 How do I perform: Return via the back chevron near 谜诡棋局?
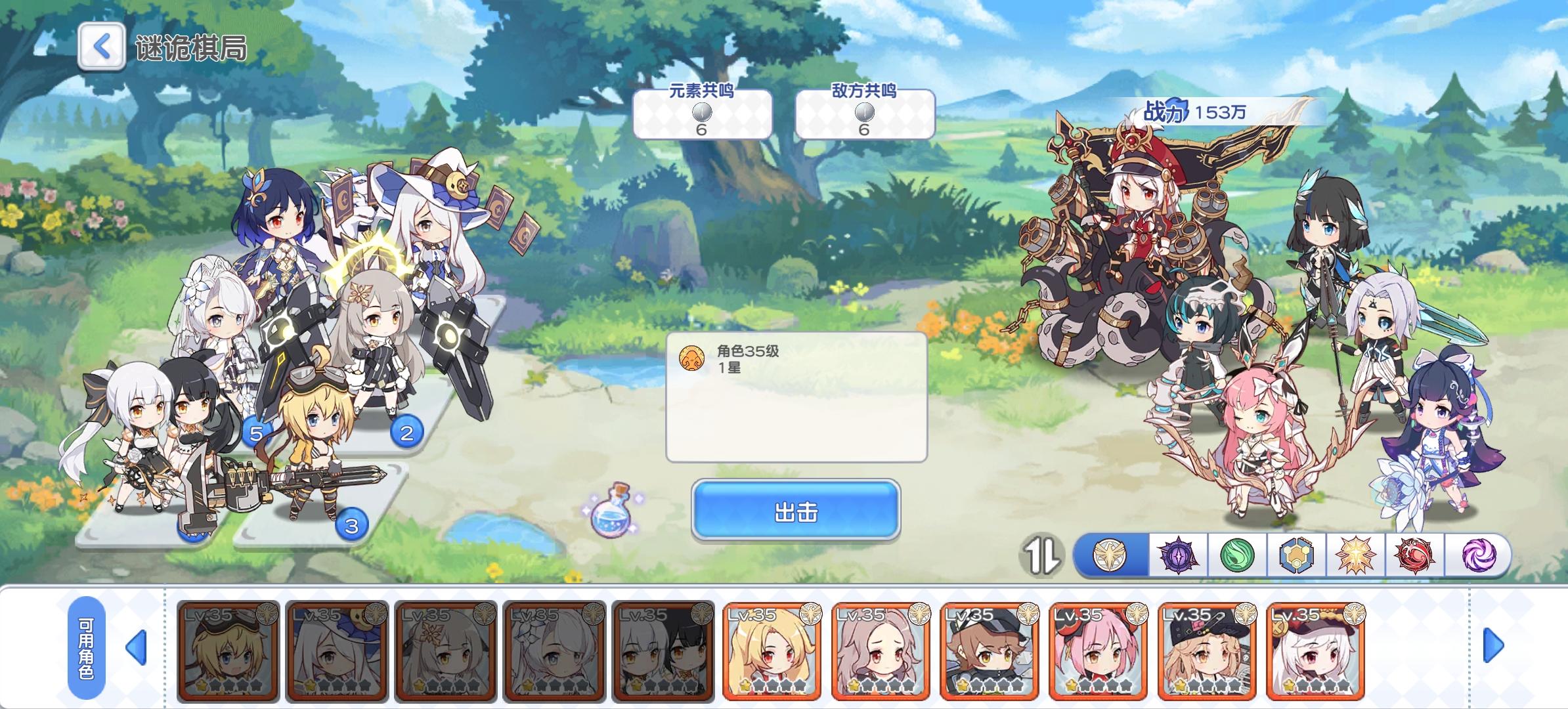tap(100, 47)
